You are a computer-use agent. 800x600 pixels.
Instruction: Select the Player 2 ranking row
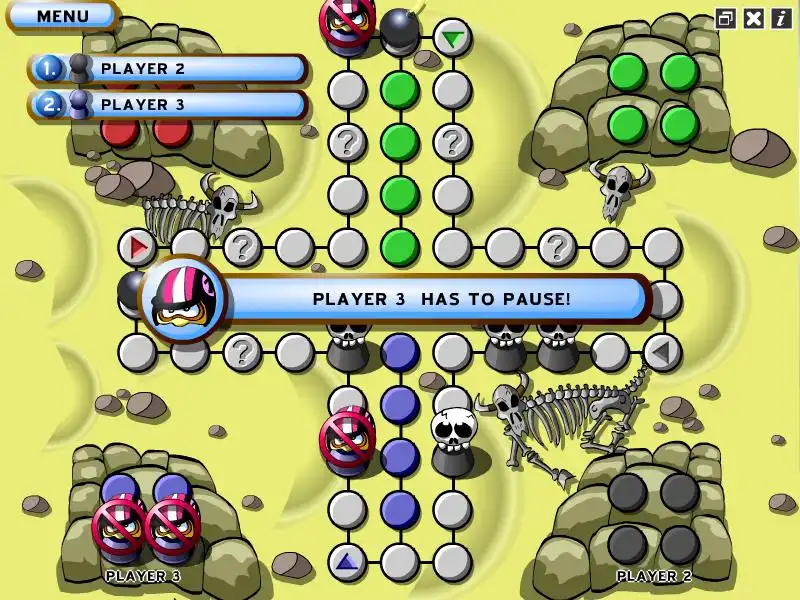168,69
